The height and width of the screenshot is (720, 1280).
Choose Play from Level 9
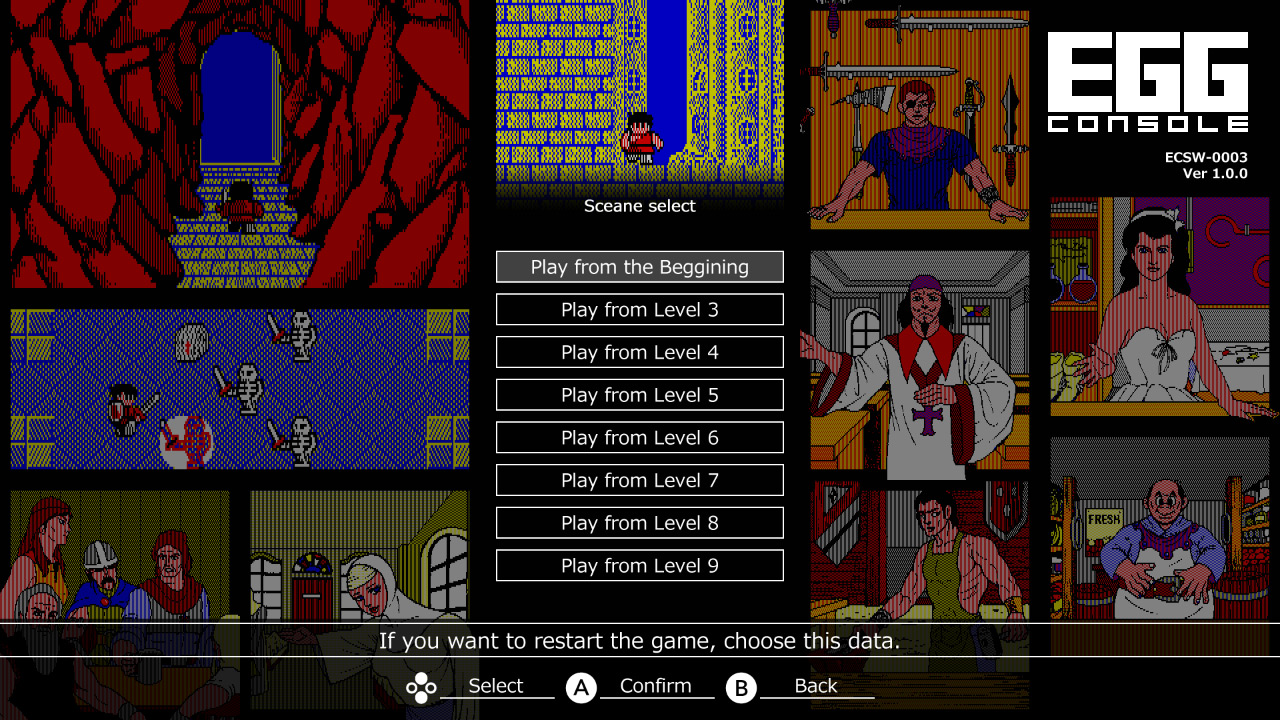639,565
